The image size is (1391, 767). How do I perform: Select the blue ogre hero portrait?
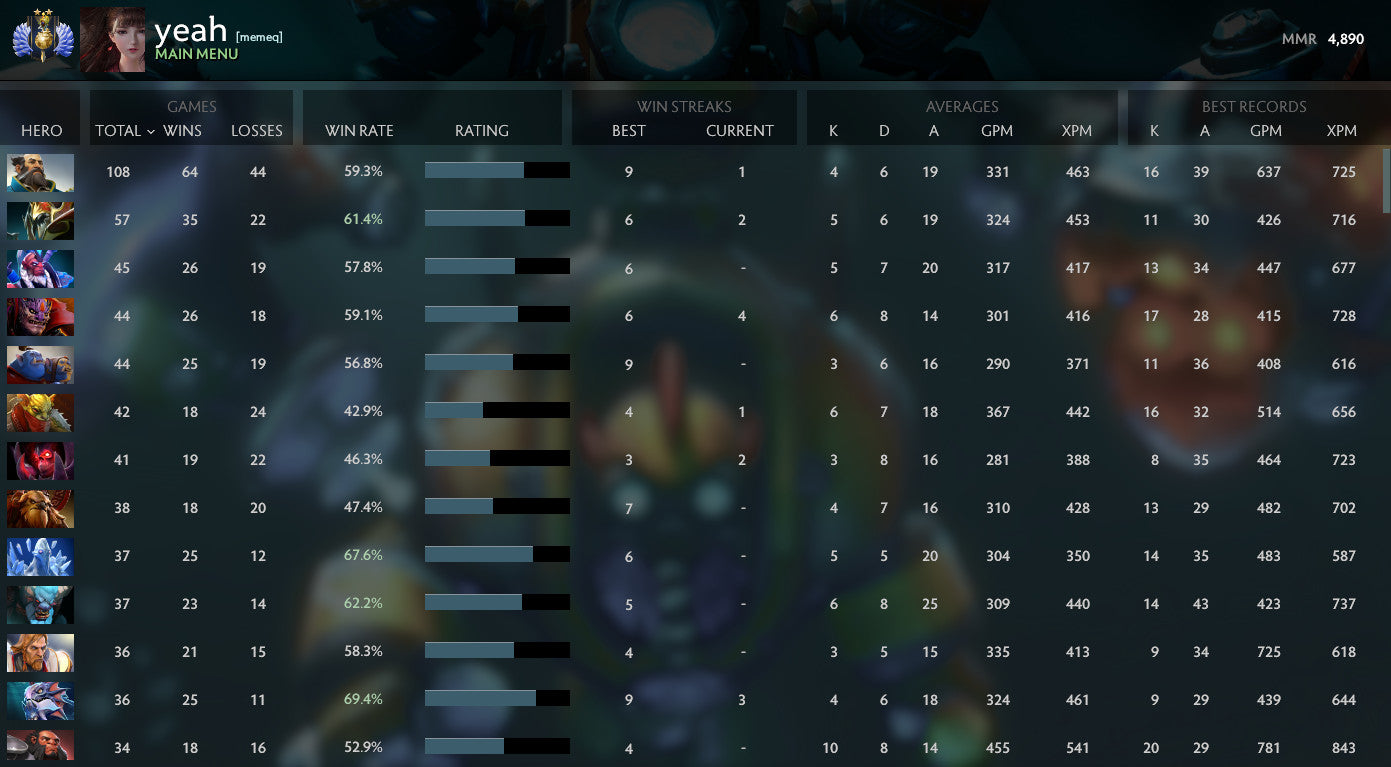(x=40, y=364)
